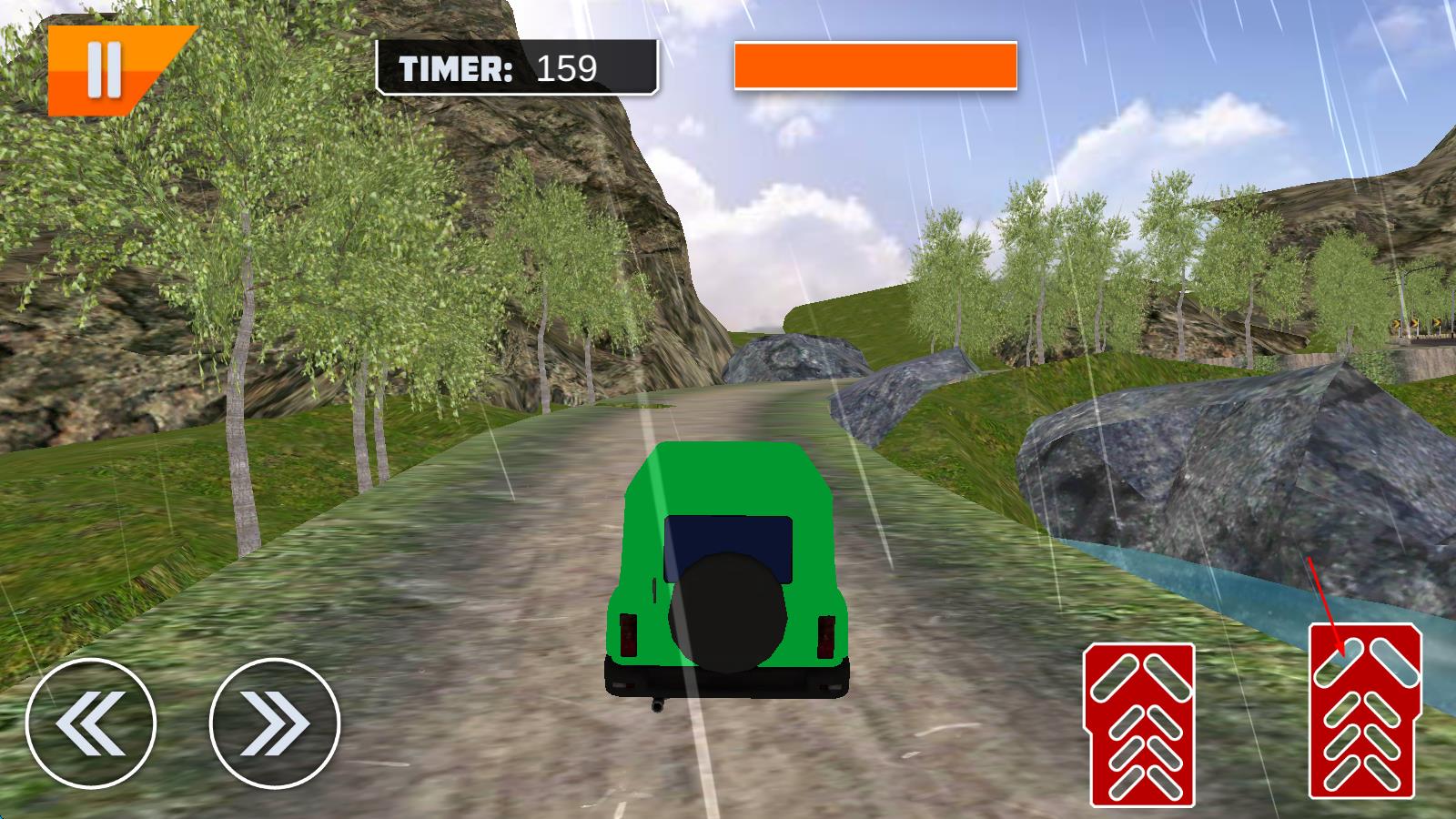The height and width of the screenshot is (819, 1456).
Task: Tap the red brake pedal
Action: point(1140,724)
